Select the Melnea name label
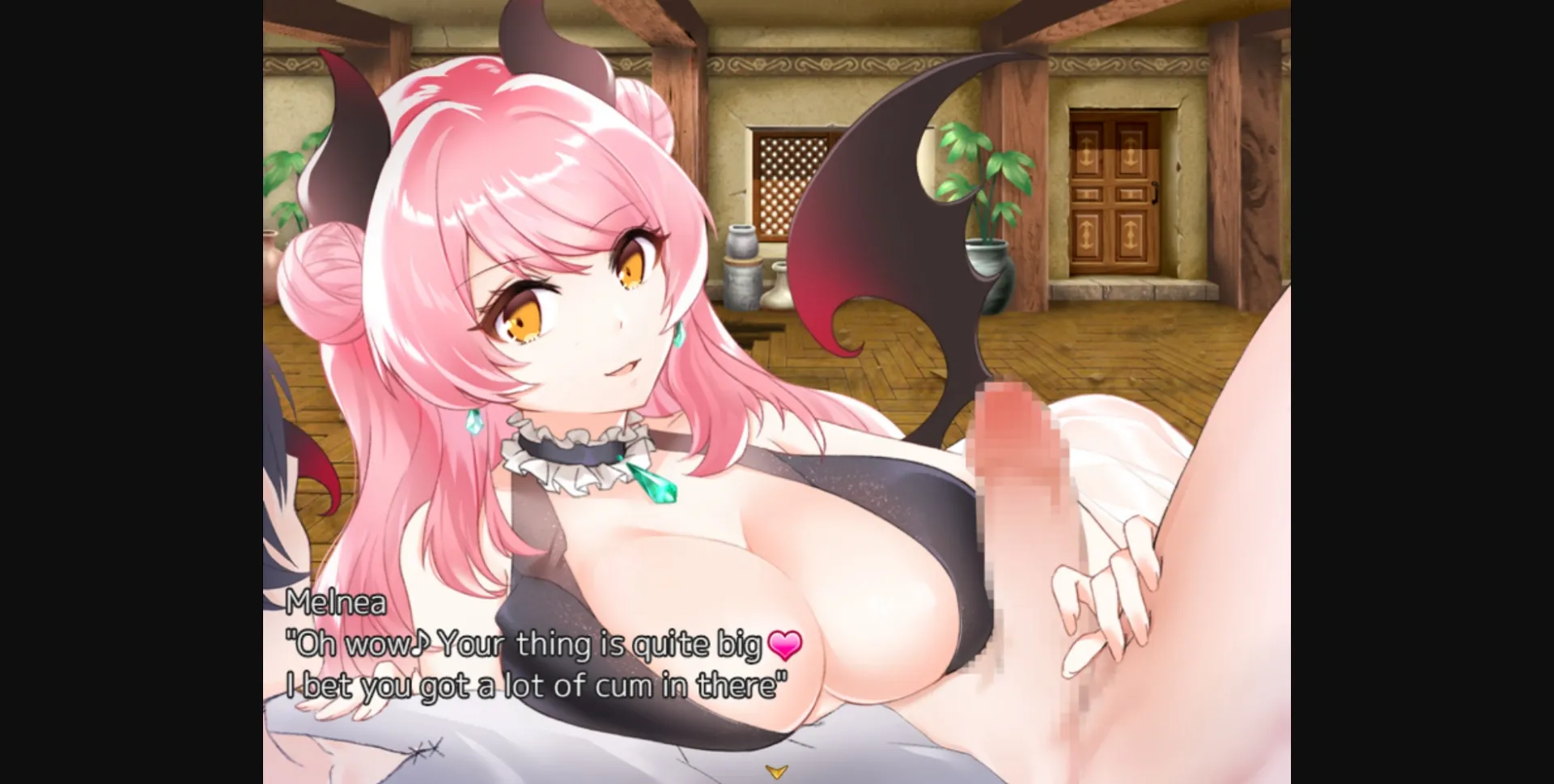 (336, 603)
